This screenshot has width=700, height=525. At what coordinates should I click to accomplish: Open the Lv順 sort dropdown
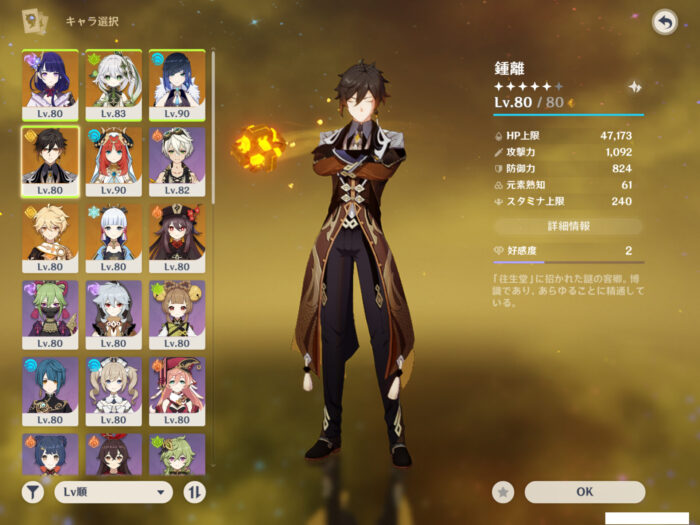[x=113, y=491]
